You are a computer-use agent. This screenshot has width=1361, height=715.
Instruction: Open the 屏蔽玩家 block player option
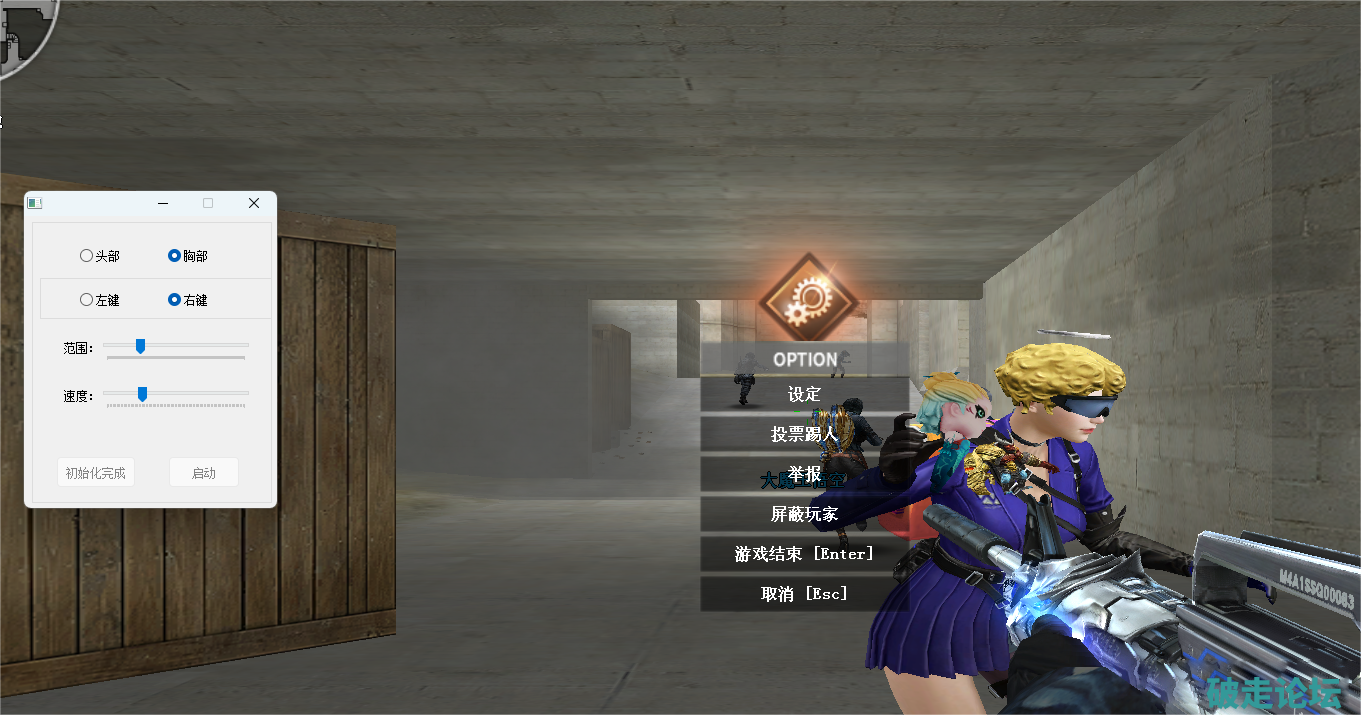pyautogui.click(x=804, y=514)
